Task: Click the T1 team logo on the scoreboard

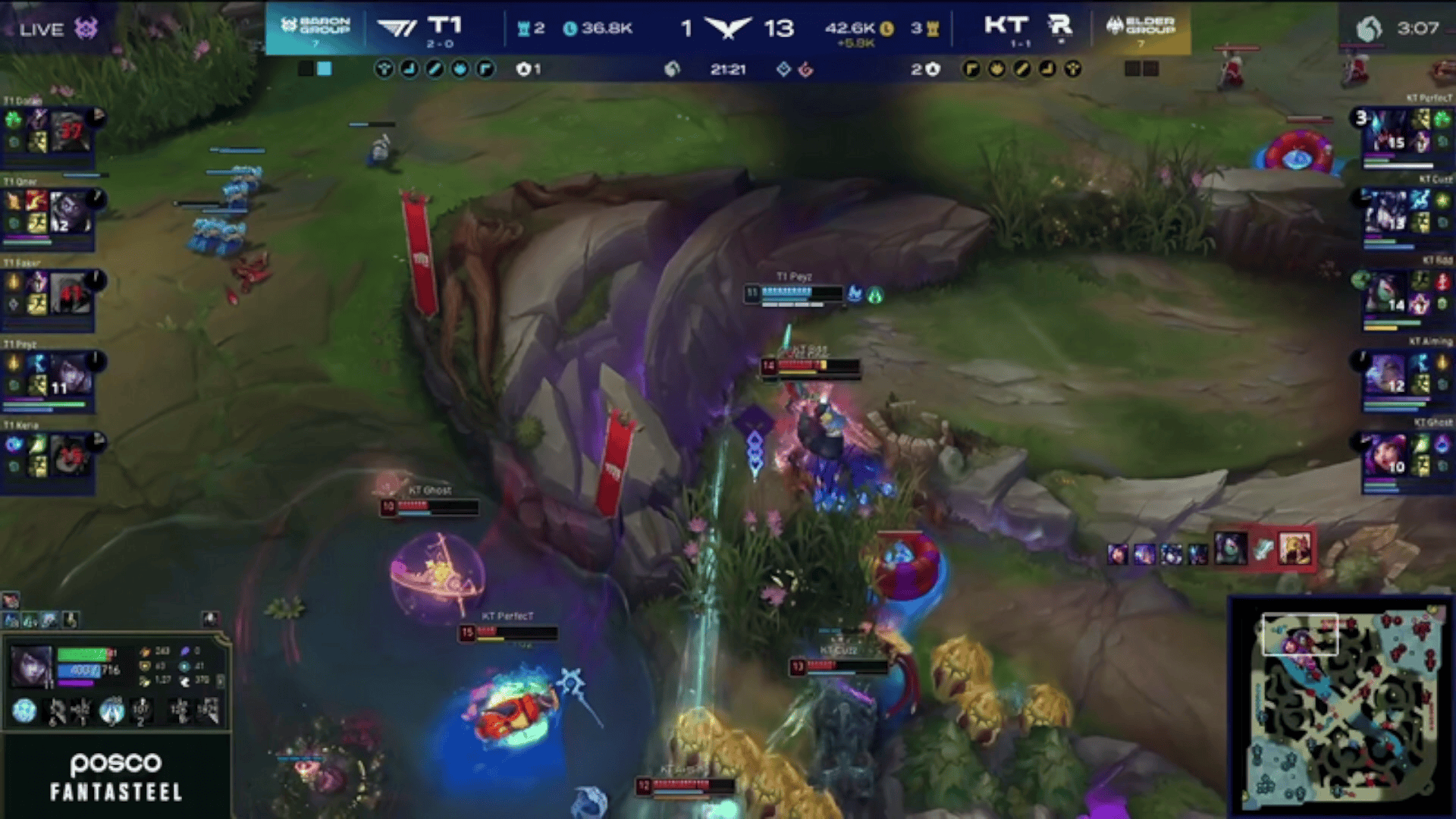Action: (x=397, y=28)
